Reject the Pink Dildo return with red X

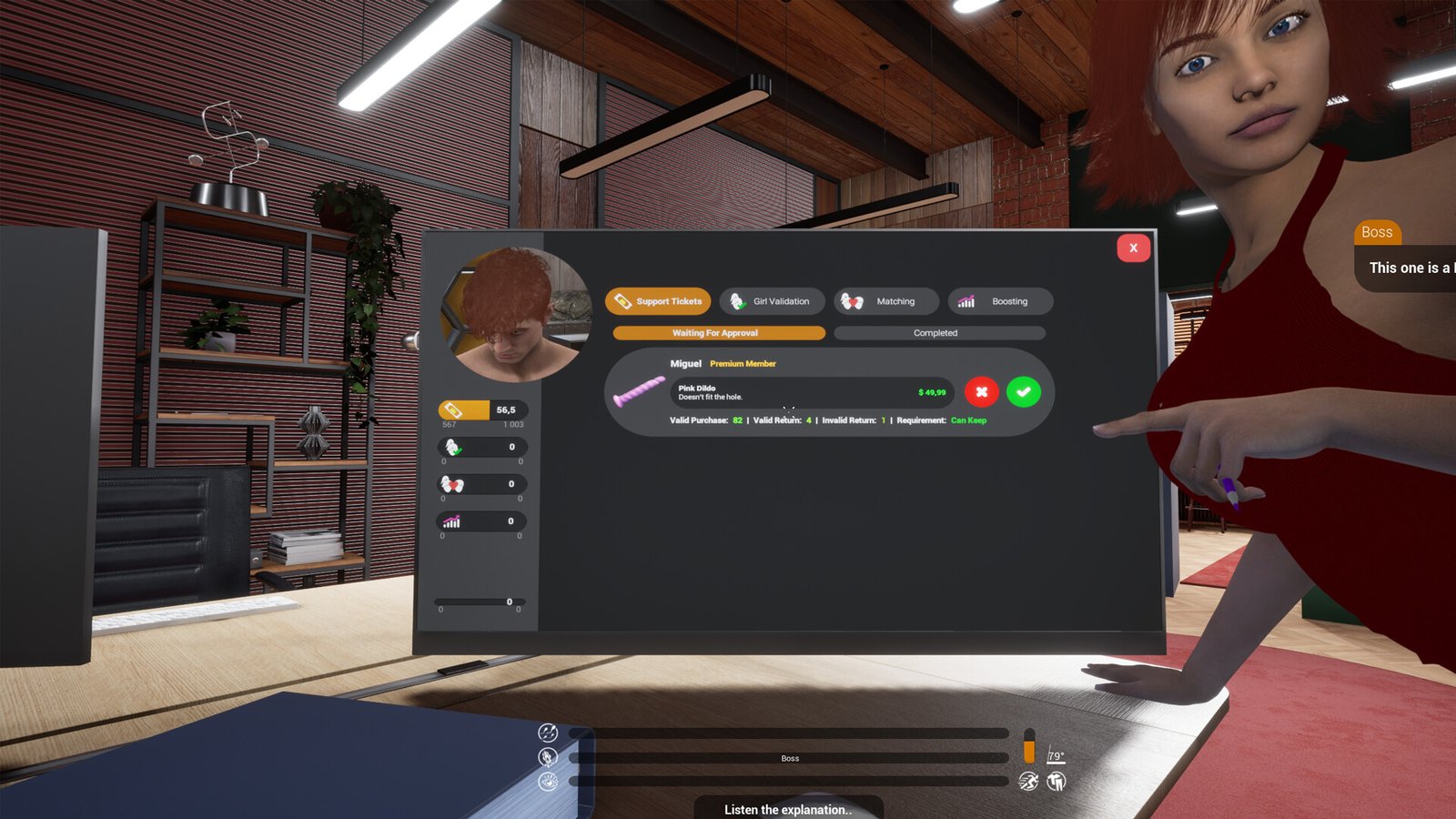[982, 392]
